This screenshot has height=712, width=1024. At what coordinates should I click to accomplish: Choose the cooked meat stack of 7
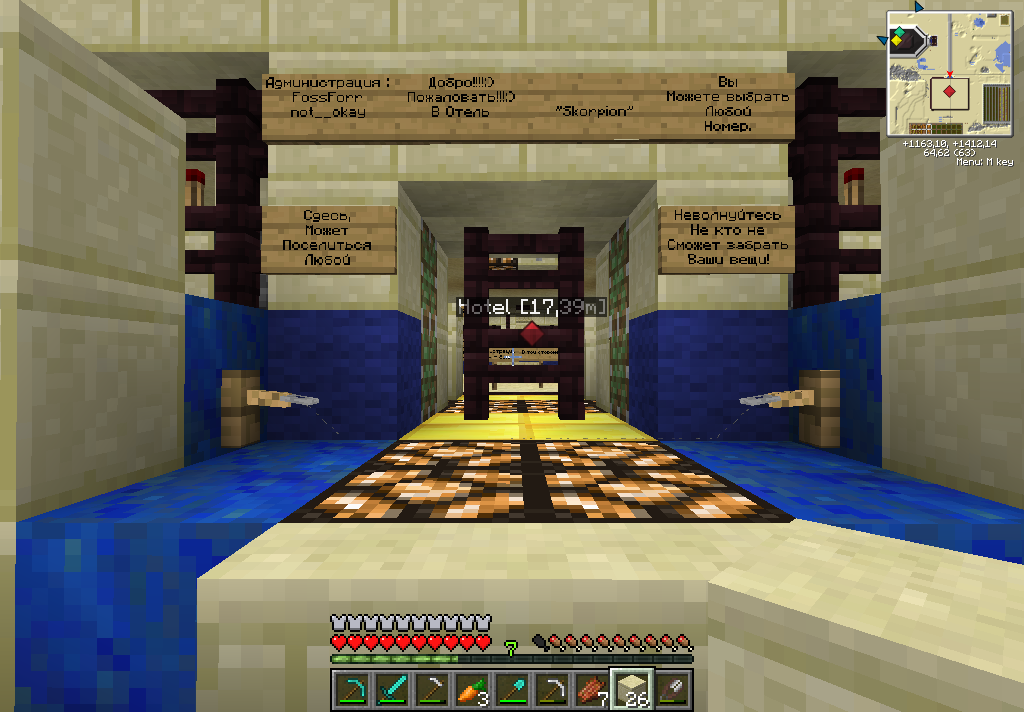pyautogui.click(x=592, y=688)
